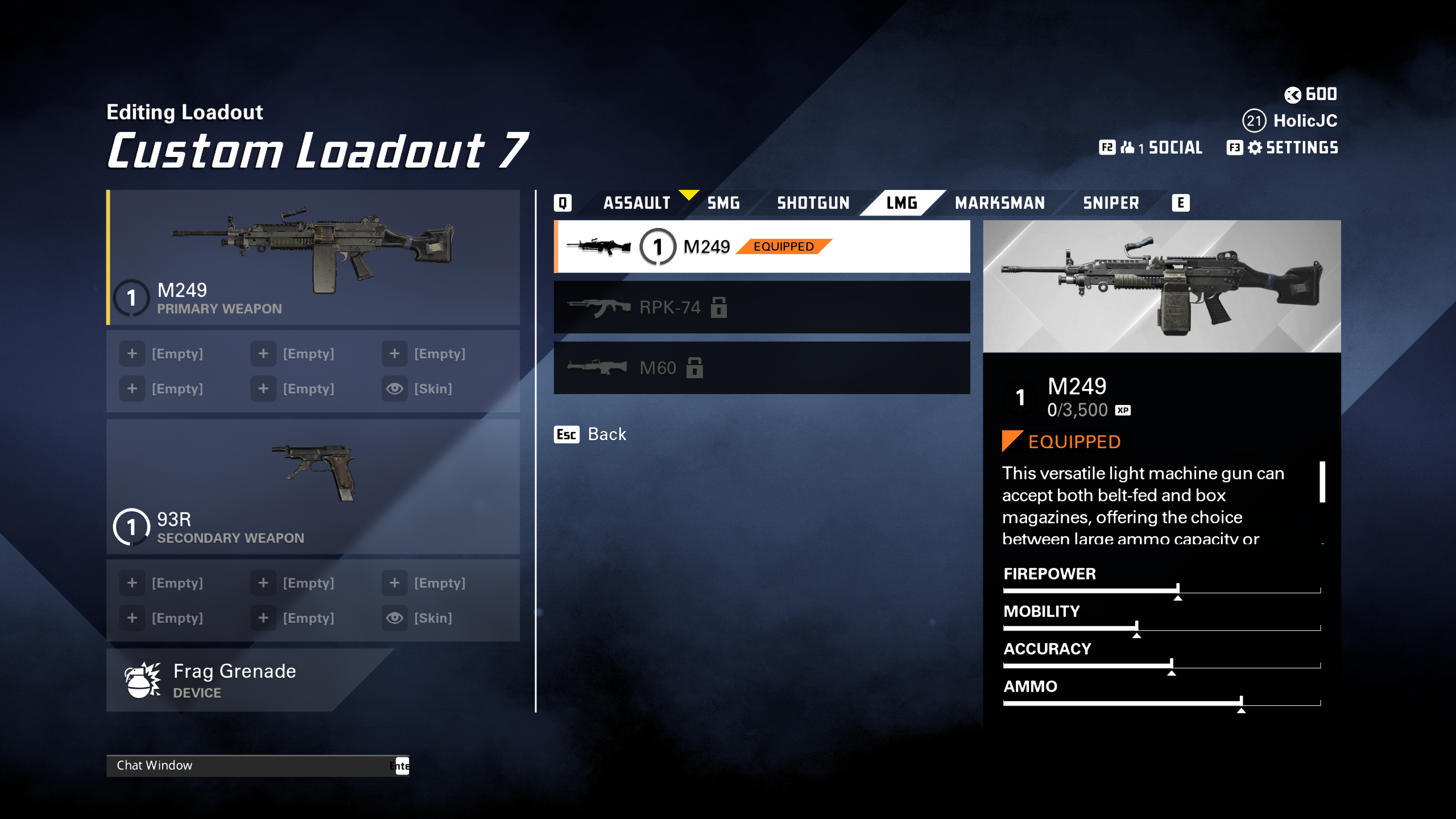
Task: Click the E key tab-switch icon
Action: [1181, 202]
